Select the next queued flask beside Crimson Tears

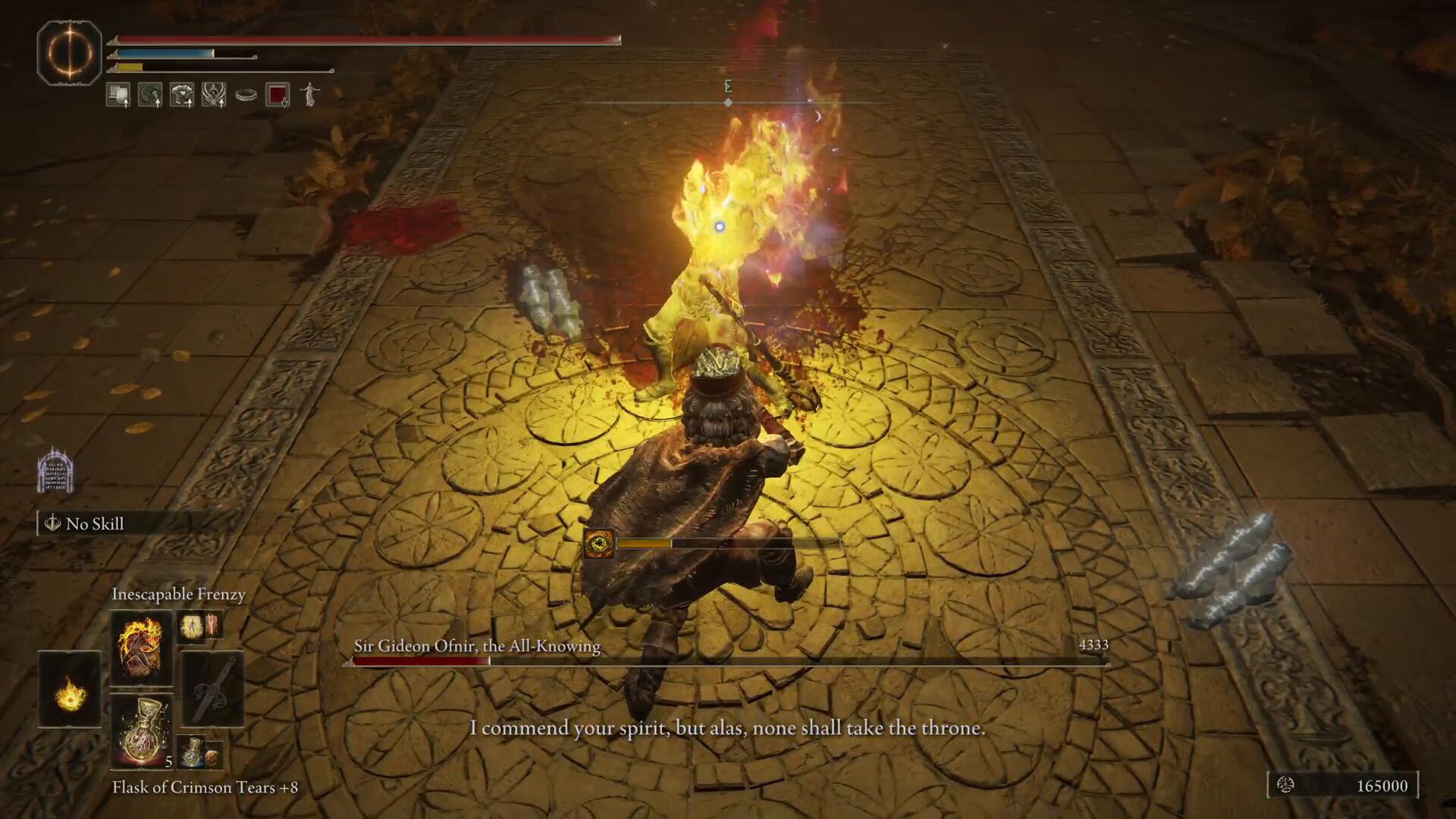pyautogui.click(x=193, y=751)
